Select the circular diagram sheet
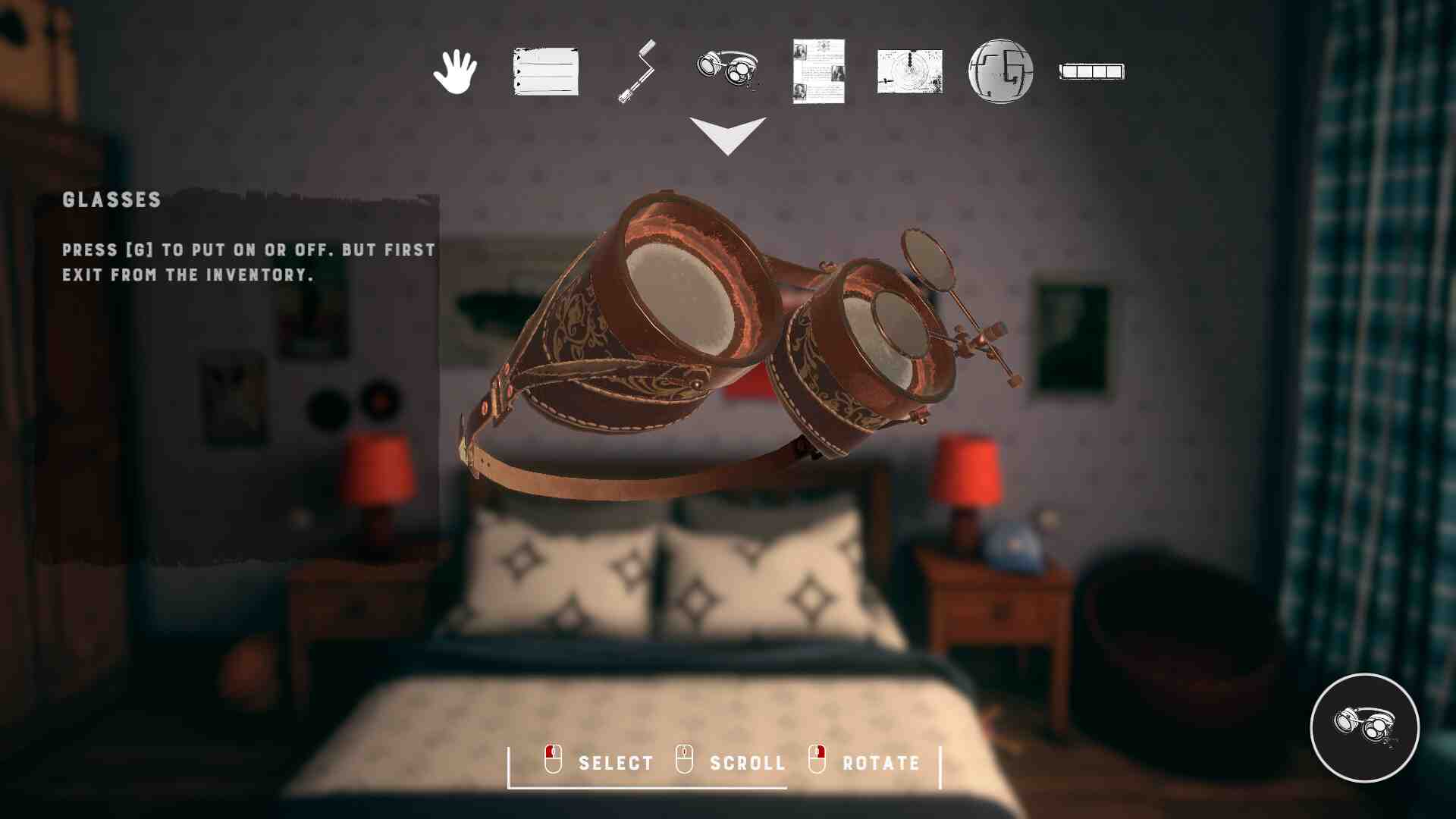Image resolution: width=1456 pixels, height=819 pixels. 910,71
